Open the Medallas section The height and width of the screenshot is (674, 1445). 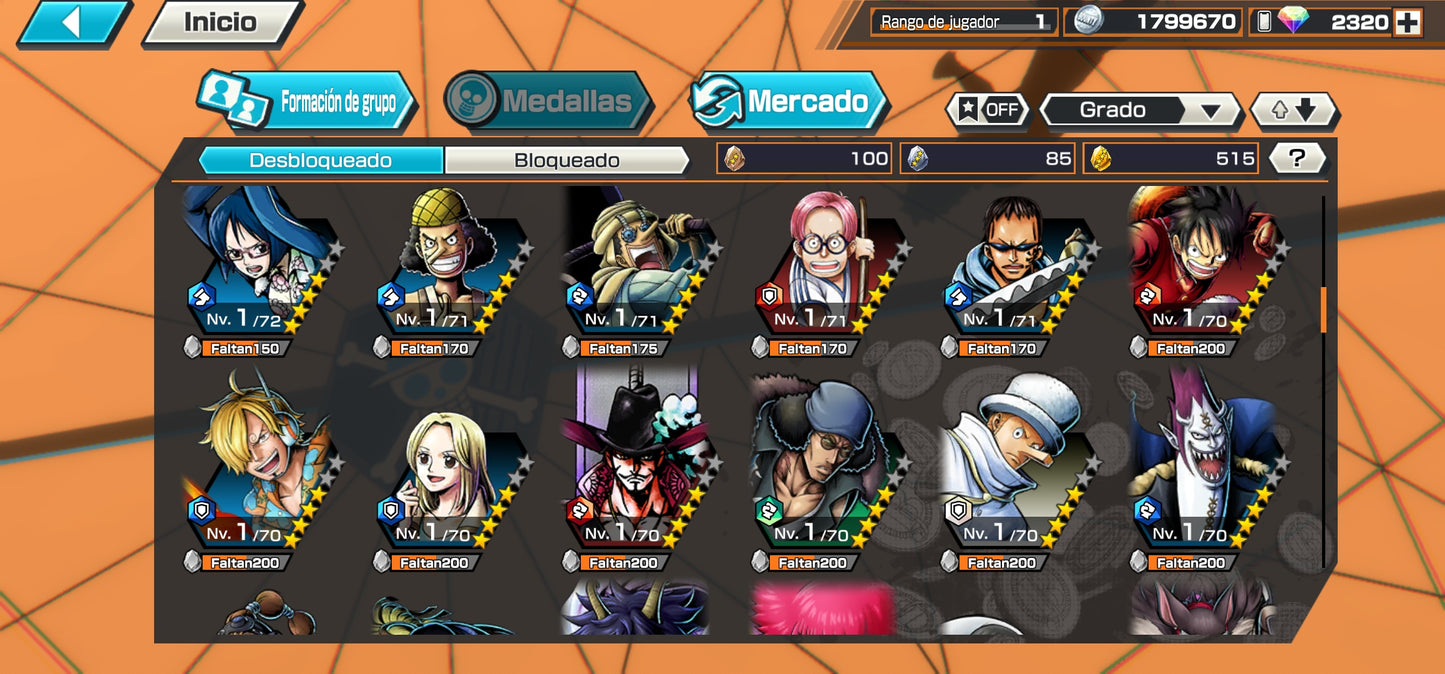[x=548, y=101]
